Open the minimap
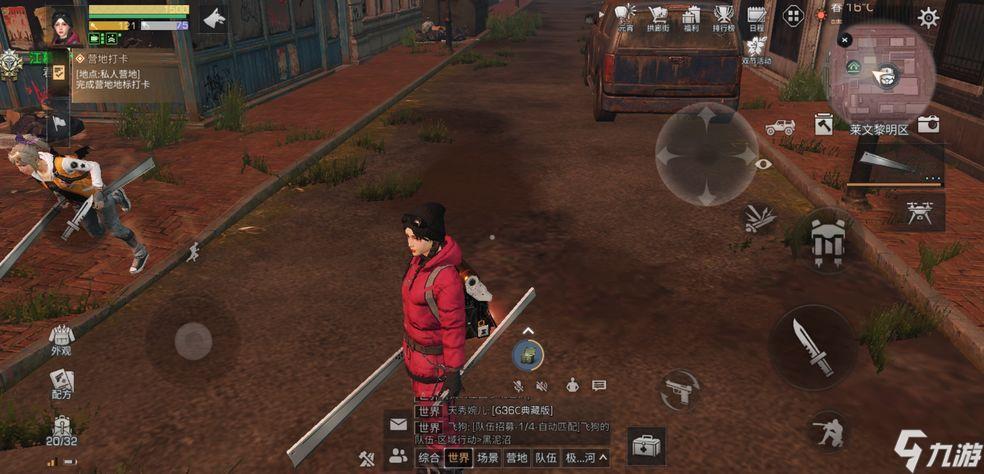 click(882, 74)
